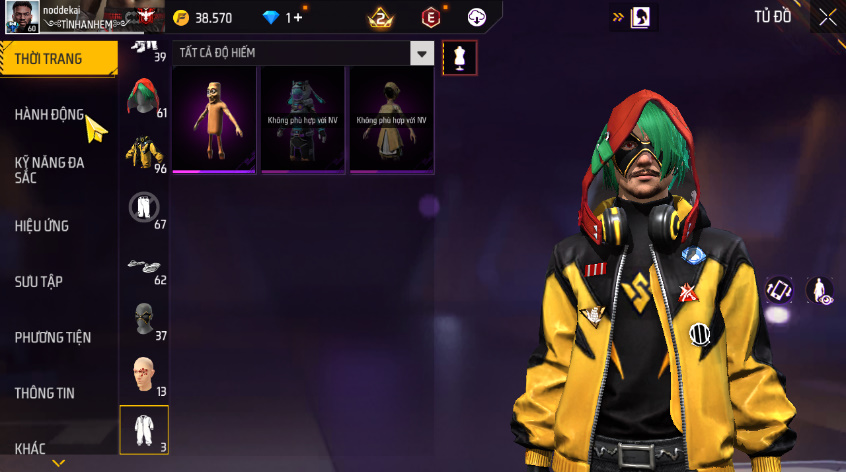Select the white full-body suit category
The height and width of the screenshot is (472, 846).
[x=143, y=430]
